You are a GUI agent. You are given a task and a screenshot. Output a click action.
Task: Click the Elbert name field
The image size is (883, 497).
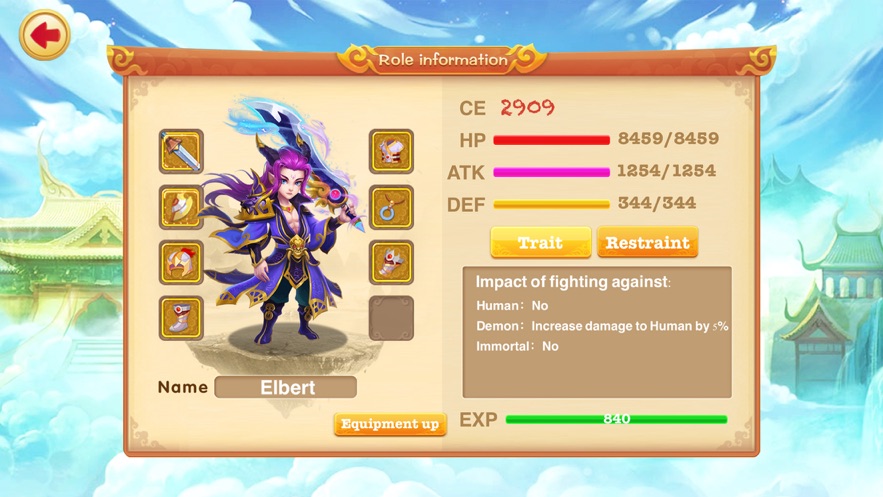click(x=286, y=387)
